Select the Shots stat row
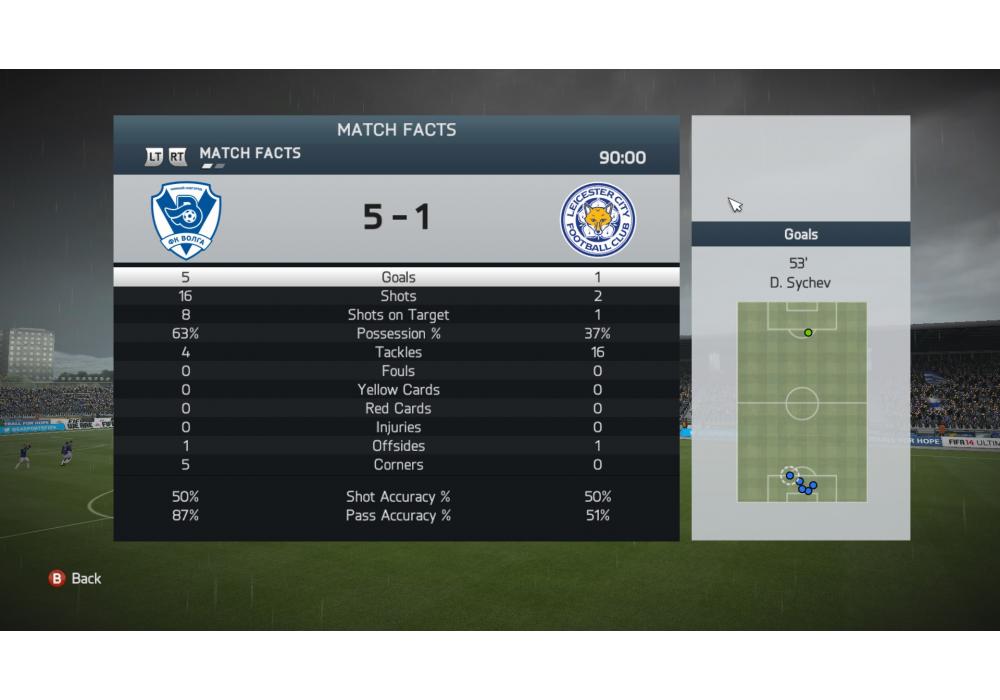1000x700 pixels. (398, 296)
